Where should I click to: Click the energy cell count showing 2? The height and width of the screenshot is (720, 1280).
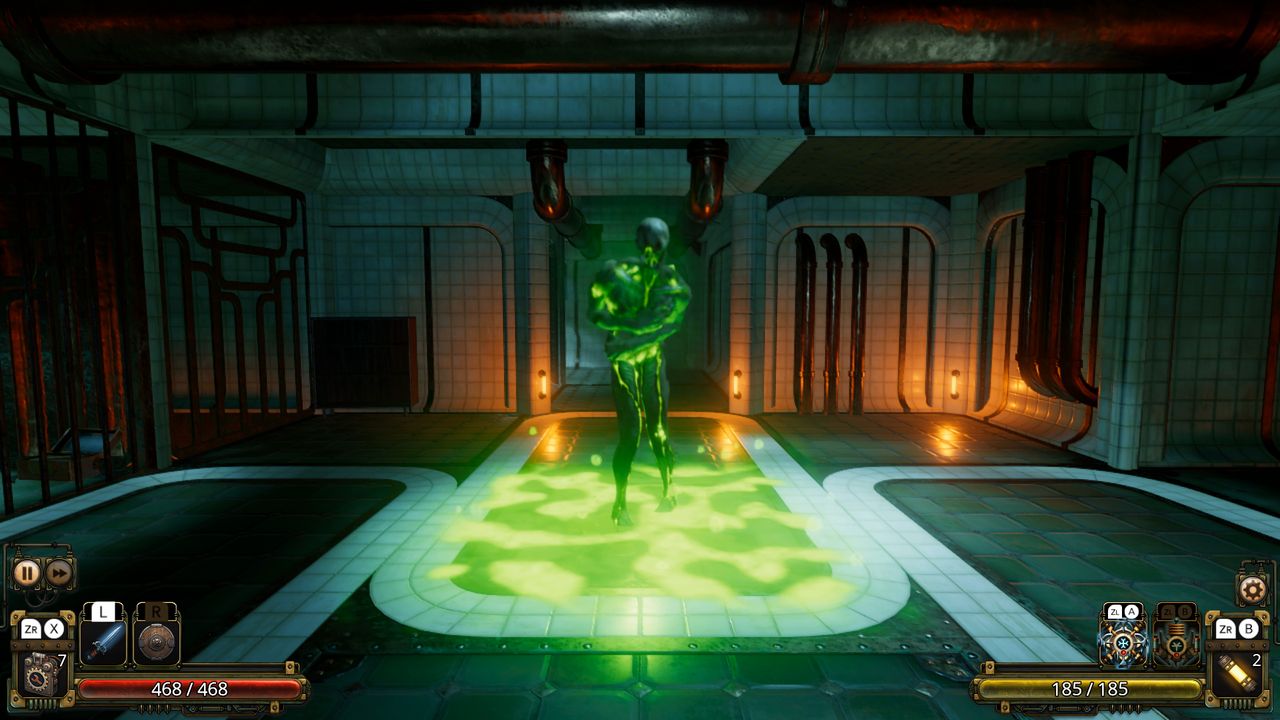coord(1257,660)
